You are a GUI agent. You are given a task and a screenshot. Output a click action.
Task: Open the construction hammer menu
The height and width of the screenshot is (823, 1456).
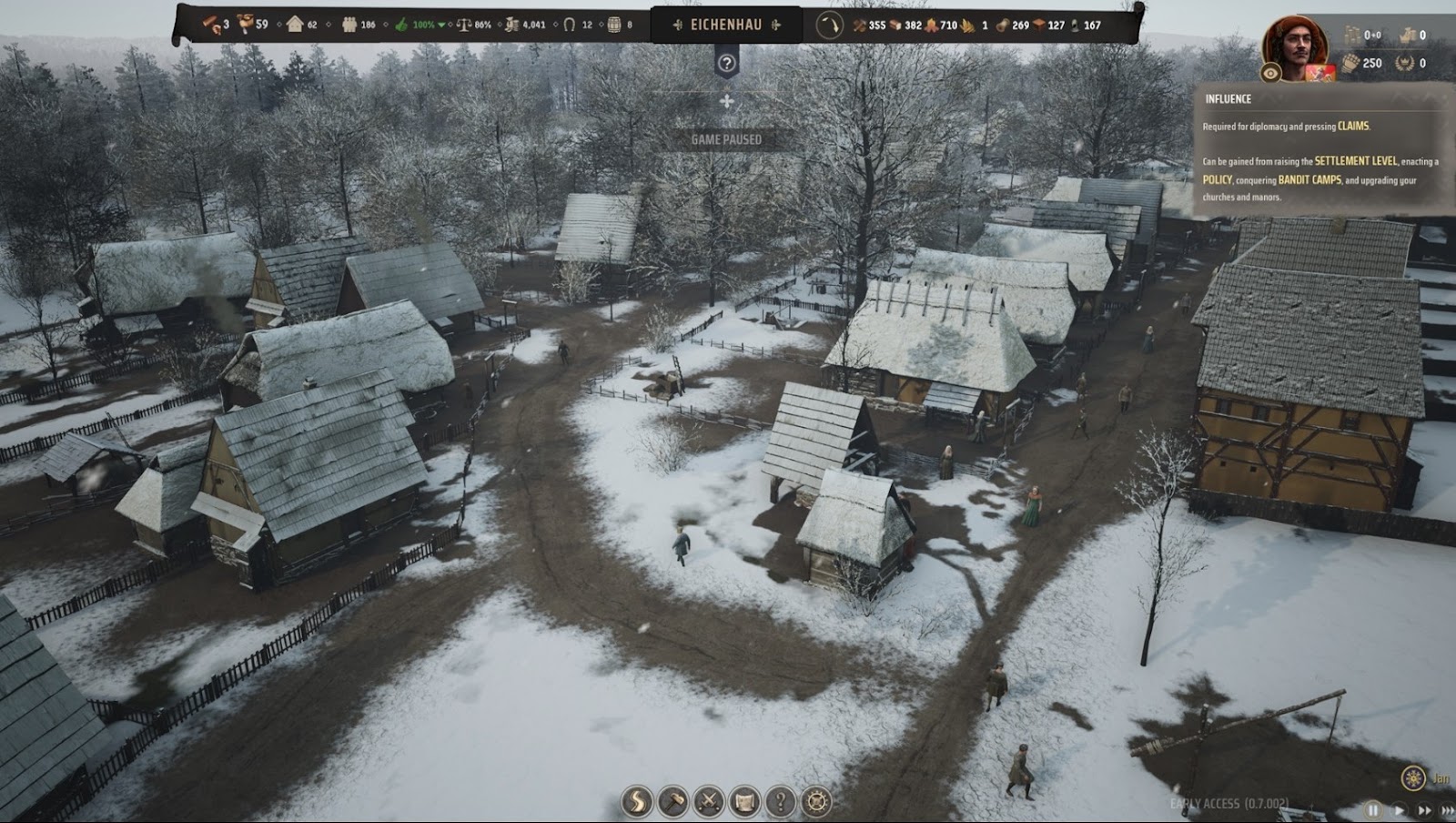pos(672,802)
